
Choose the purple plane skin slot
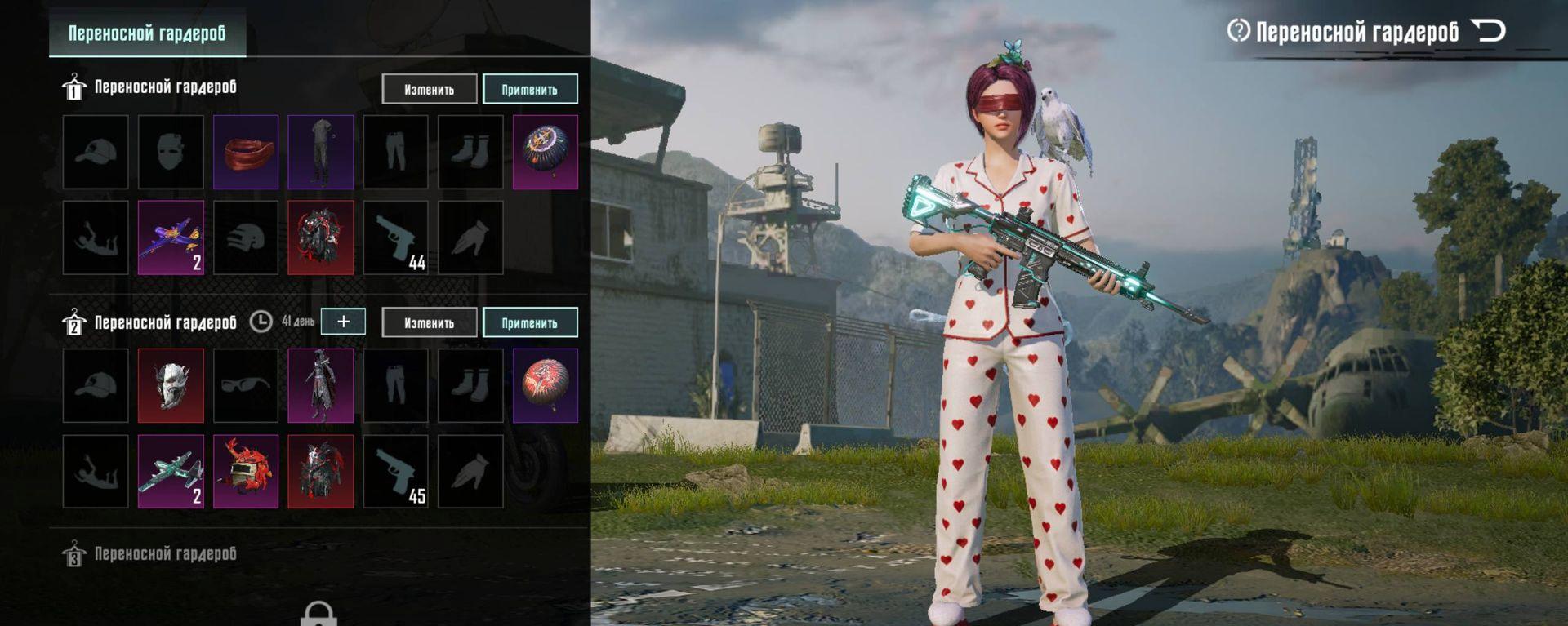(171, 238)
